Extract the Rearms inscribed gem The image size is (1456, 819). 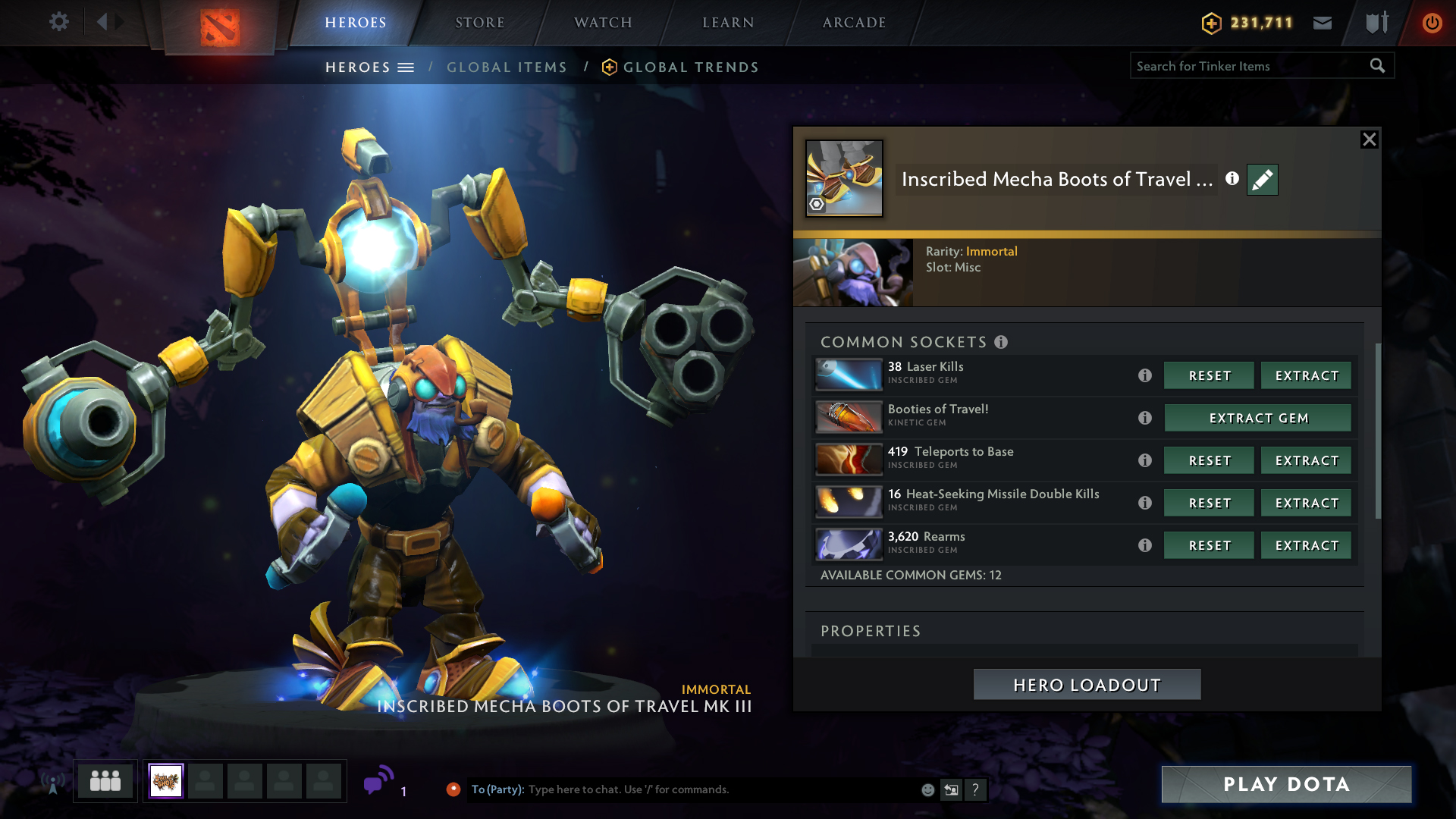pyautogui.click(x=1306, y=546)
